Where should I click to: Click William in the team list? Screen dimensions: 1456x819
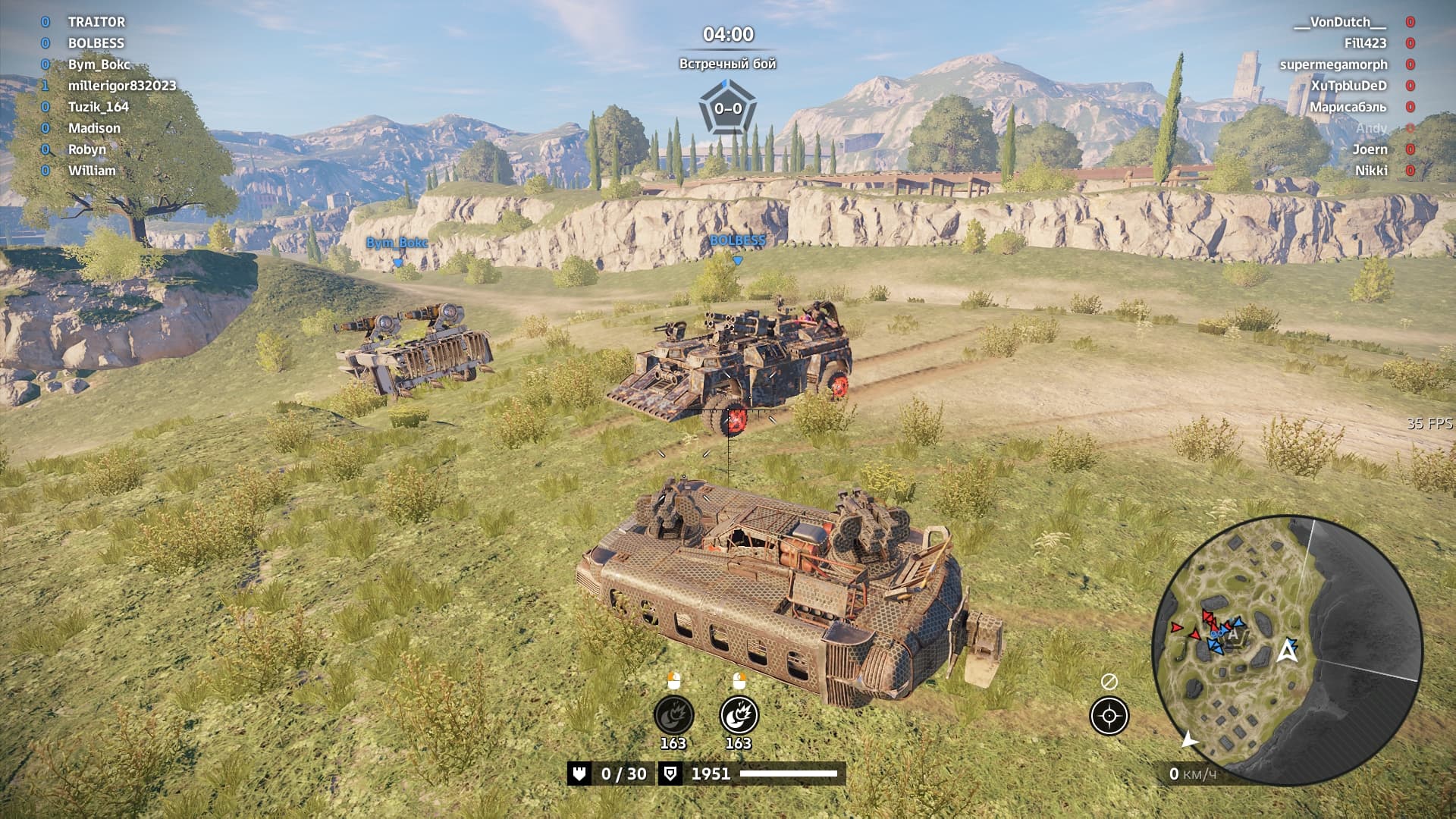pyautogui.click(x=92, y=171)
